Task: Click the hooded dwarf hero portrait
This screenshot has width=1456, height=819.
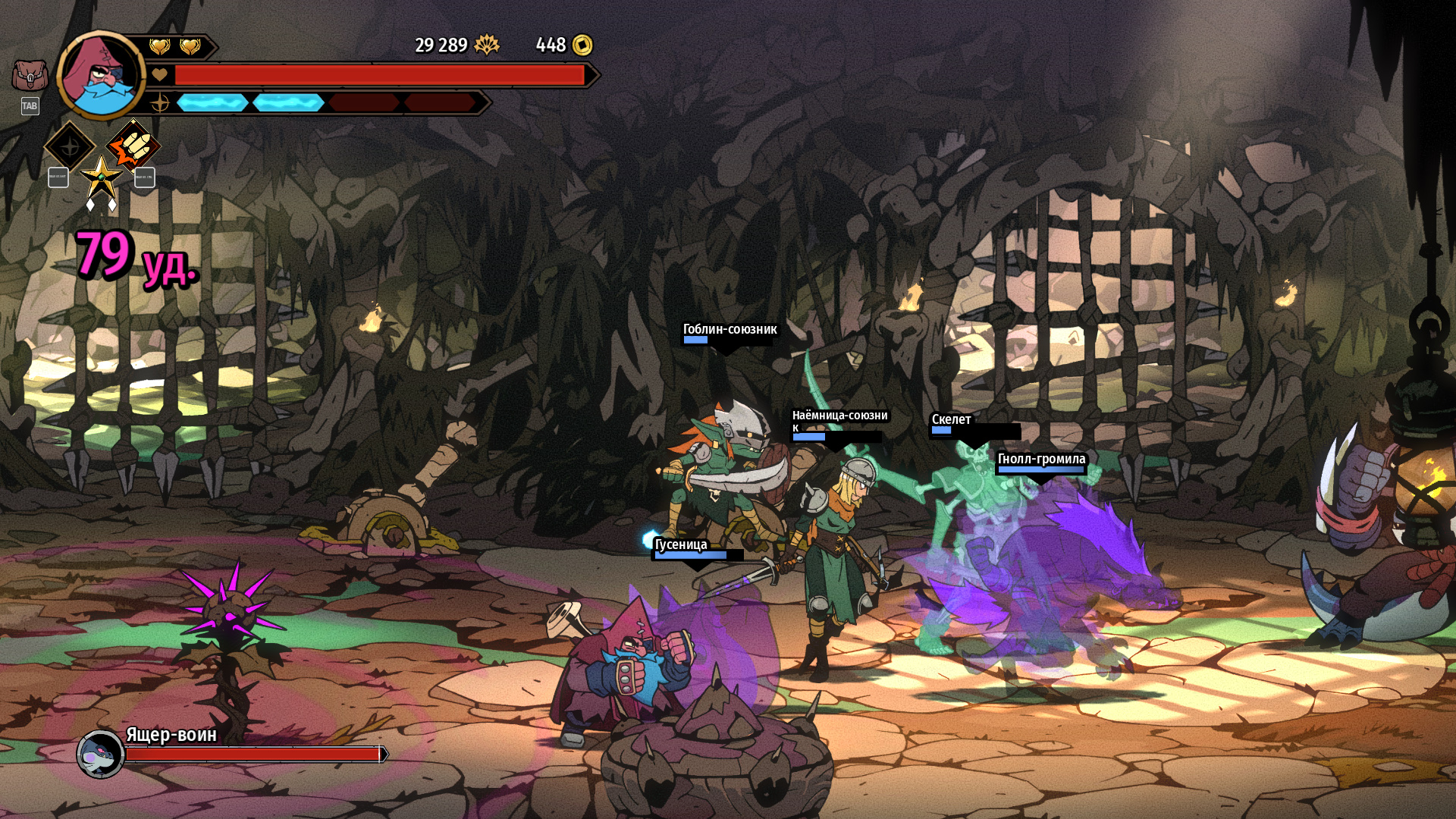Action: [100, 75]
